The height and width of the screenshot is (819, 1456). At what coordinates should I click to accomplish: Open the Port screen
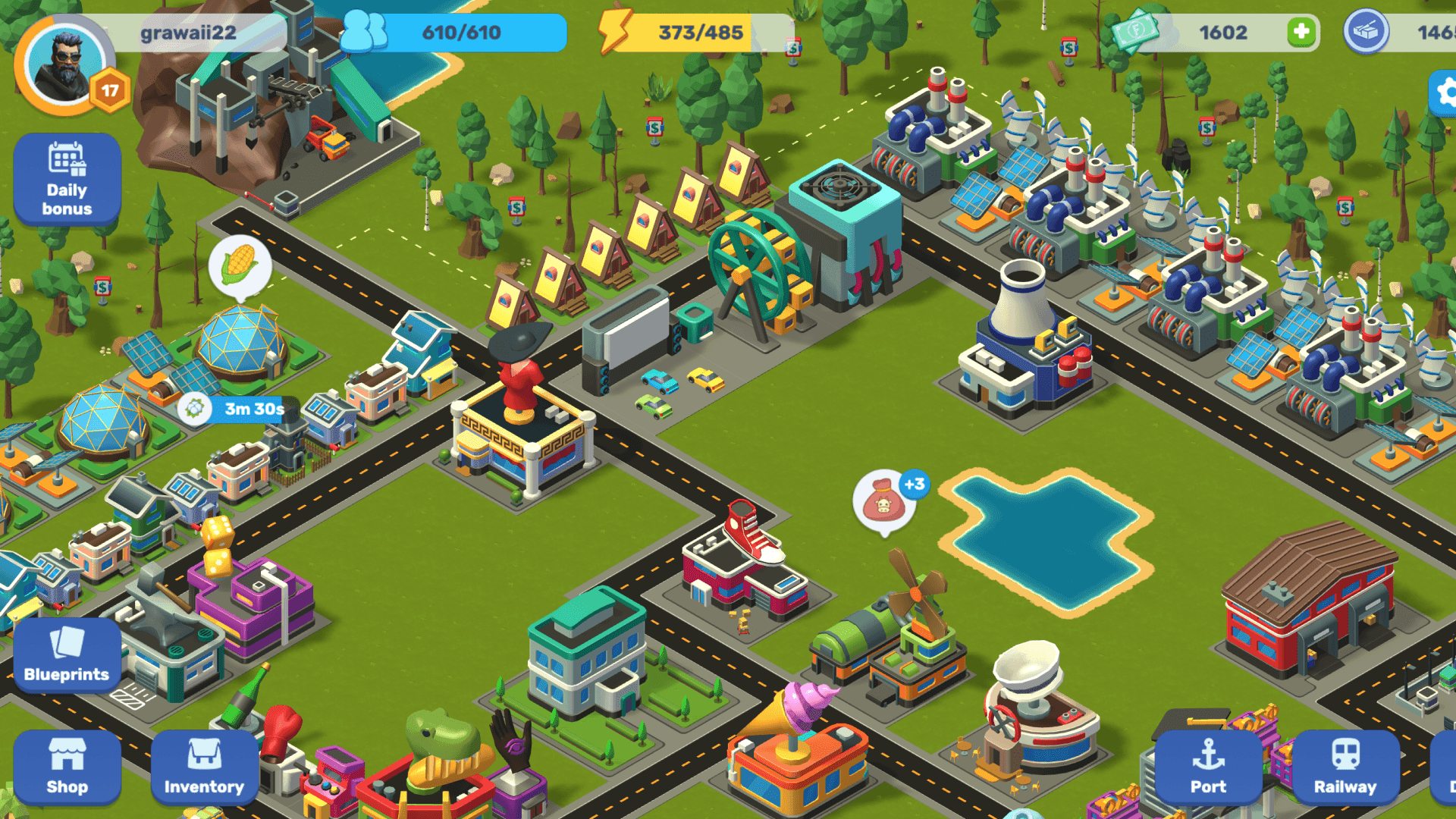[1208, 767]
